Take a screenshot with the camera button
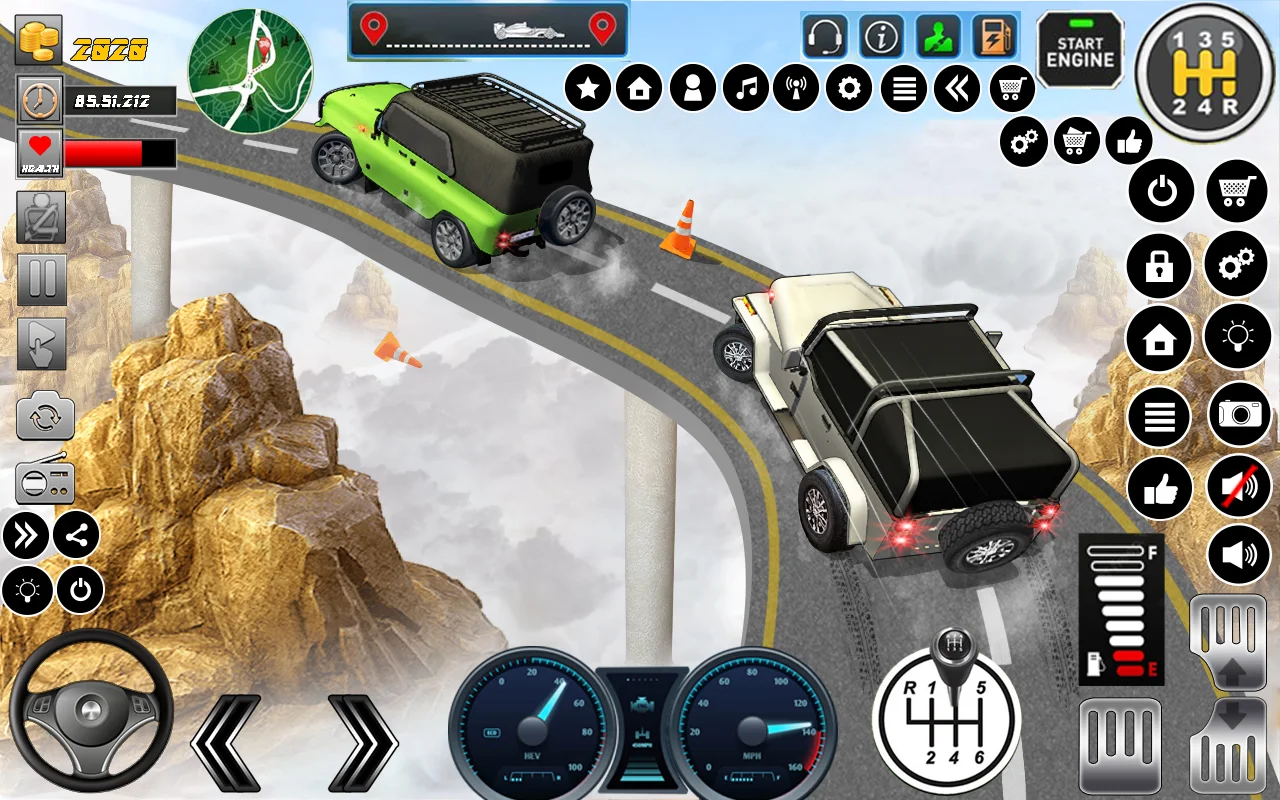Viewport: 1280px width, 800px height. 1239,414
